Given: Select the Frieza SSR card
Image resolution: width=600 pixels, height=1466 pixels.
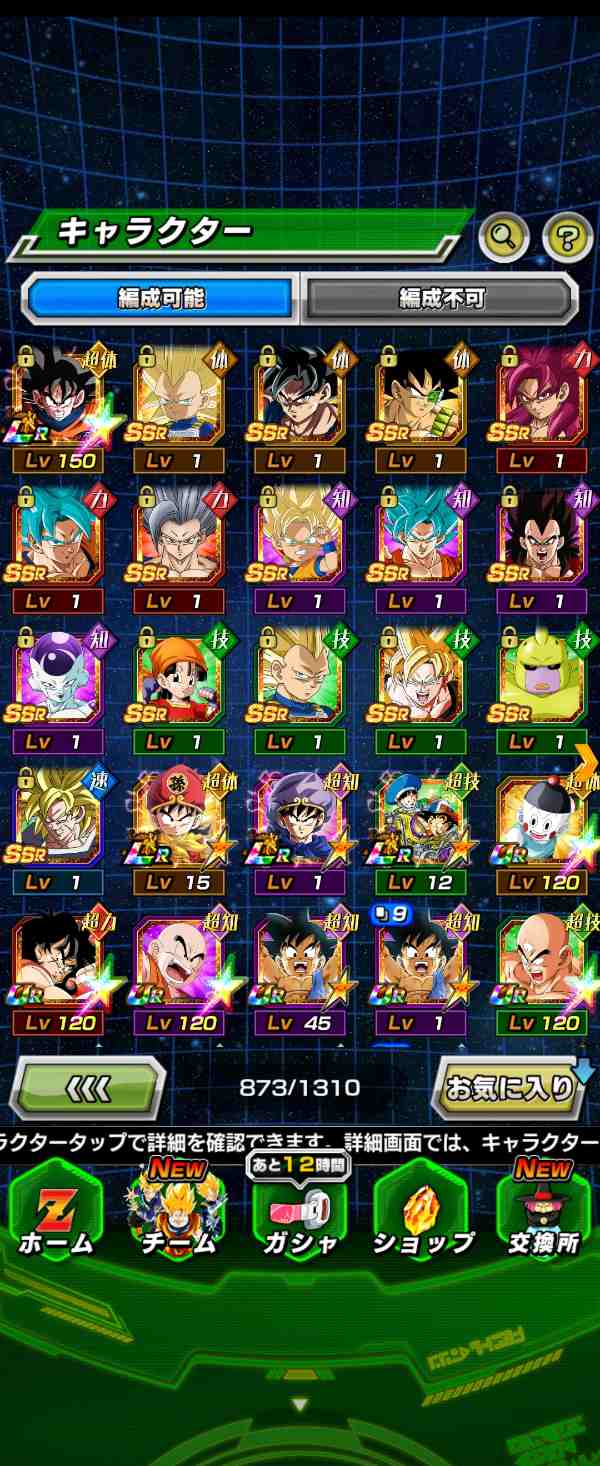Looking at the screenshot, I should click(x=57, y=687).
